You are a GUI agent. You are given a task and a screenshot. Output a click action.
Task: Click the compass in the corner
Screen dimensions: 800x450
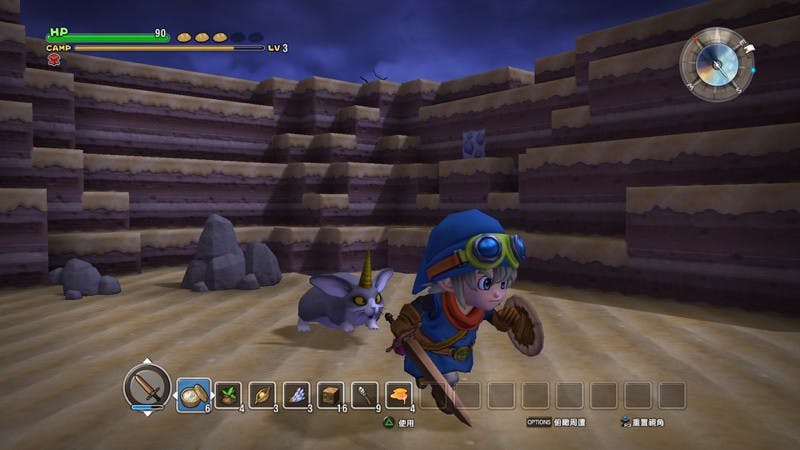coord(716,63)
